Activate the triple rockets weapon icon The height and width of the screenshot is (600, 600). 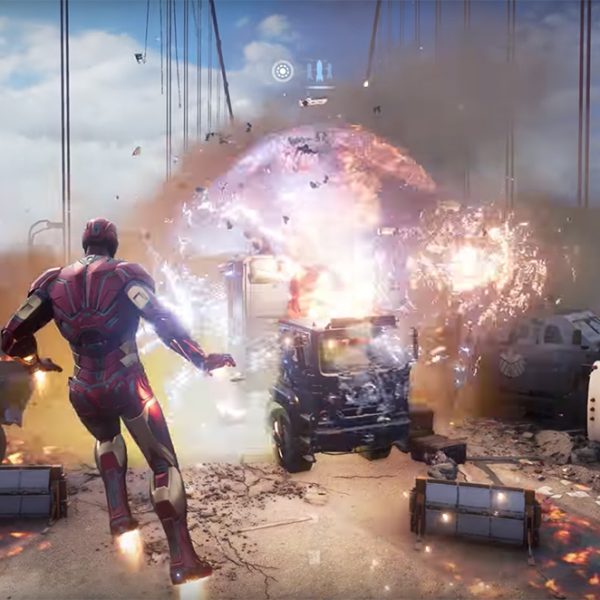coord(318,71)
